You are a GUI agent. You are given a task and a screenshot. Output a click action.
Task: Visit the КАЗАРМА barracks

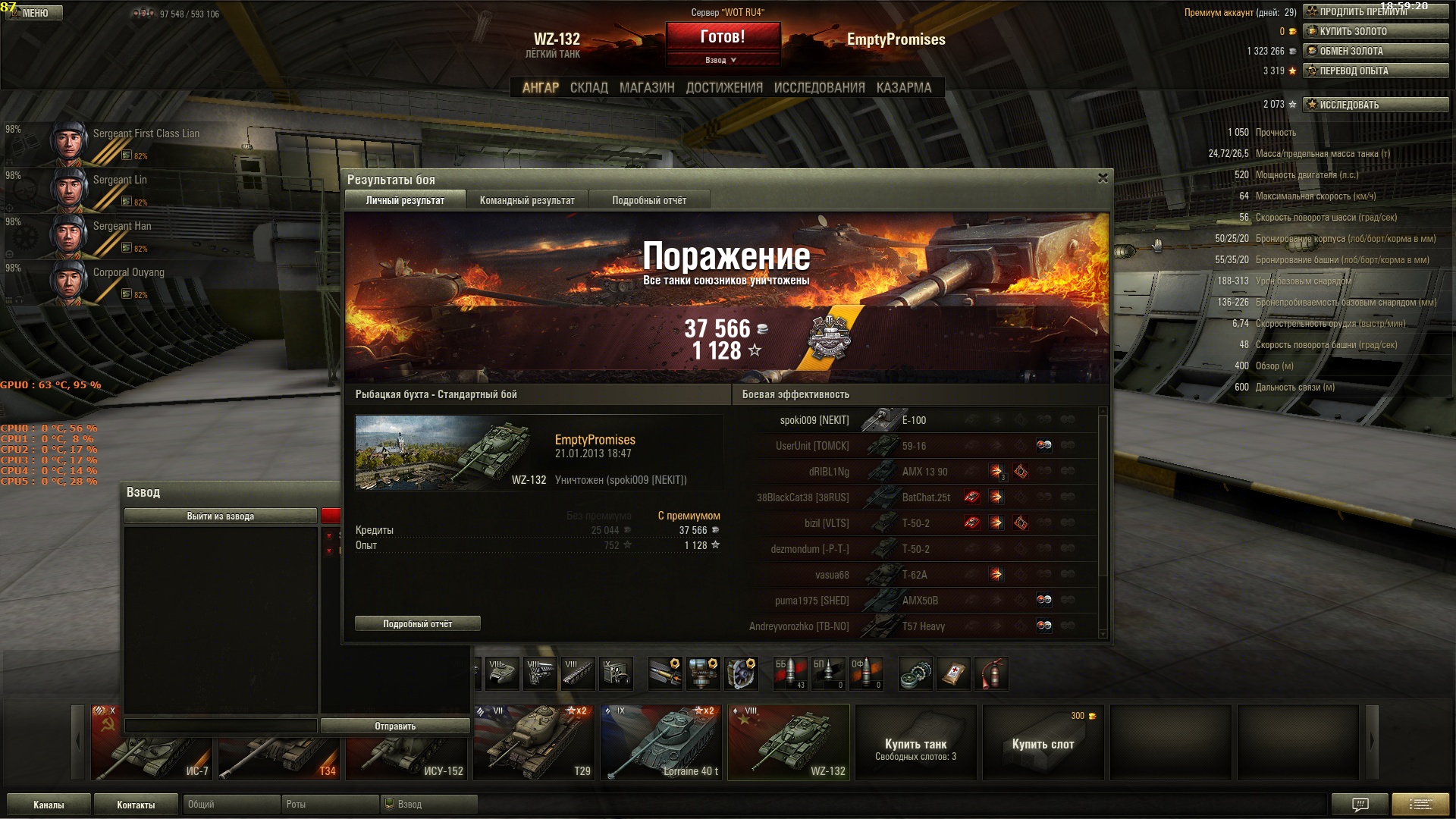[x=904, y=88]
